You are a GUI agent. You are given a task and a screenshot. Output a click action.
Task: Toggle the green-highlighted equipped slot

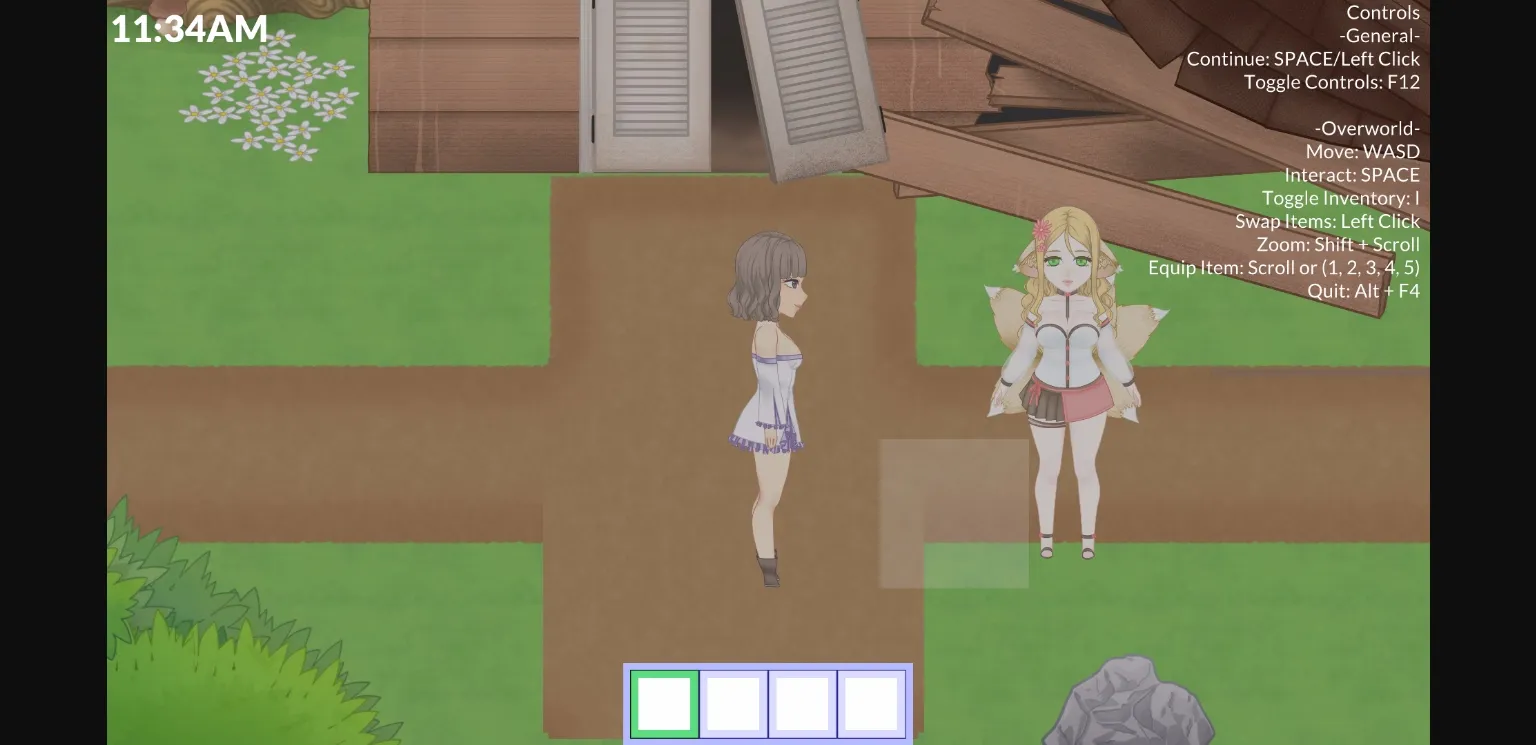664,703
